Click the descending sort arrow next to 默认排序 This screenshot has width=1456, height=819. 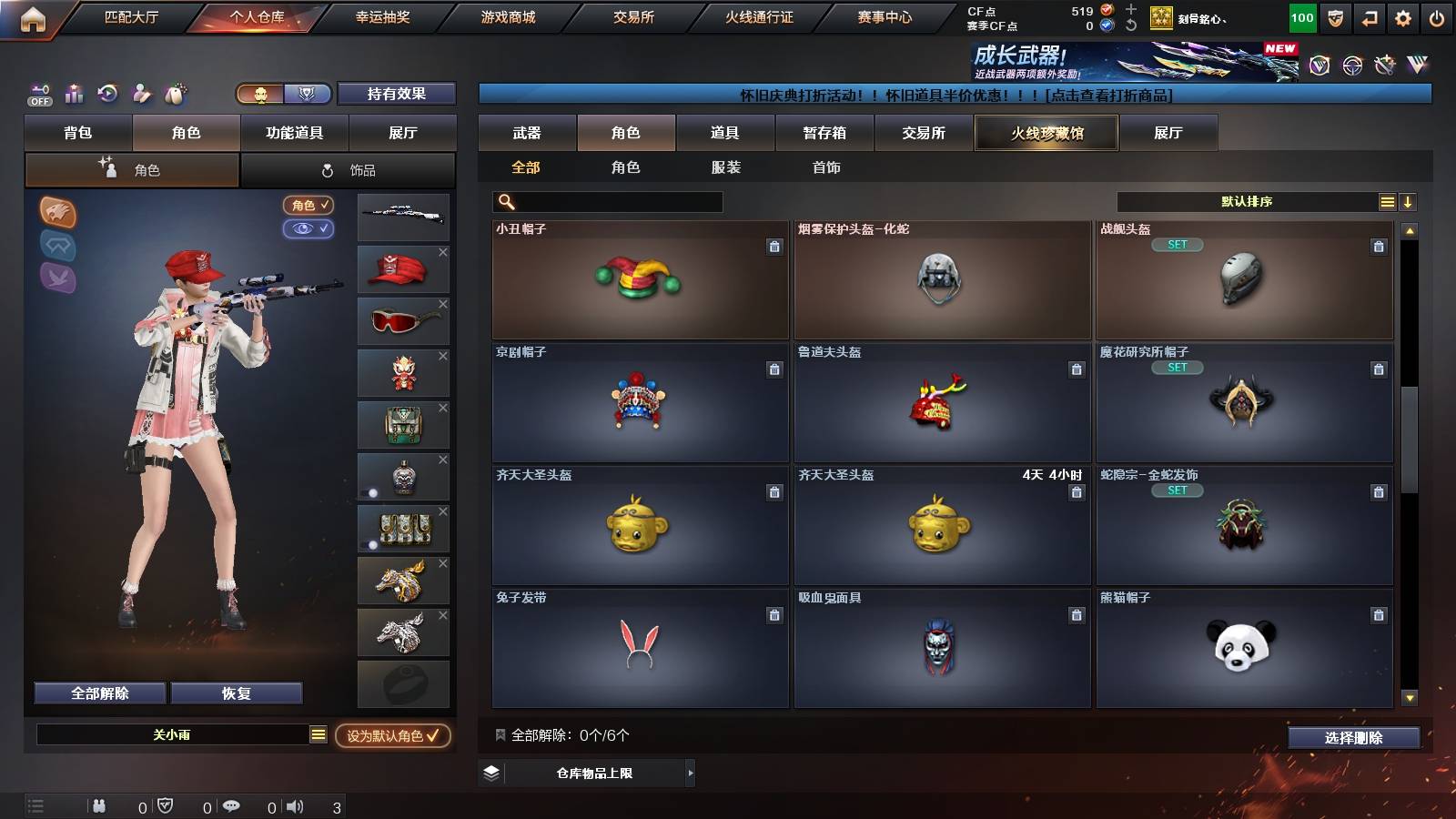click(x=1409, y=201)
